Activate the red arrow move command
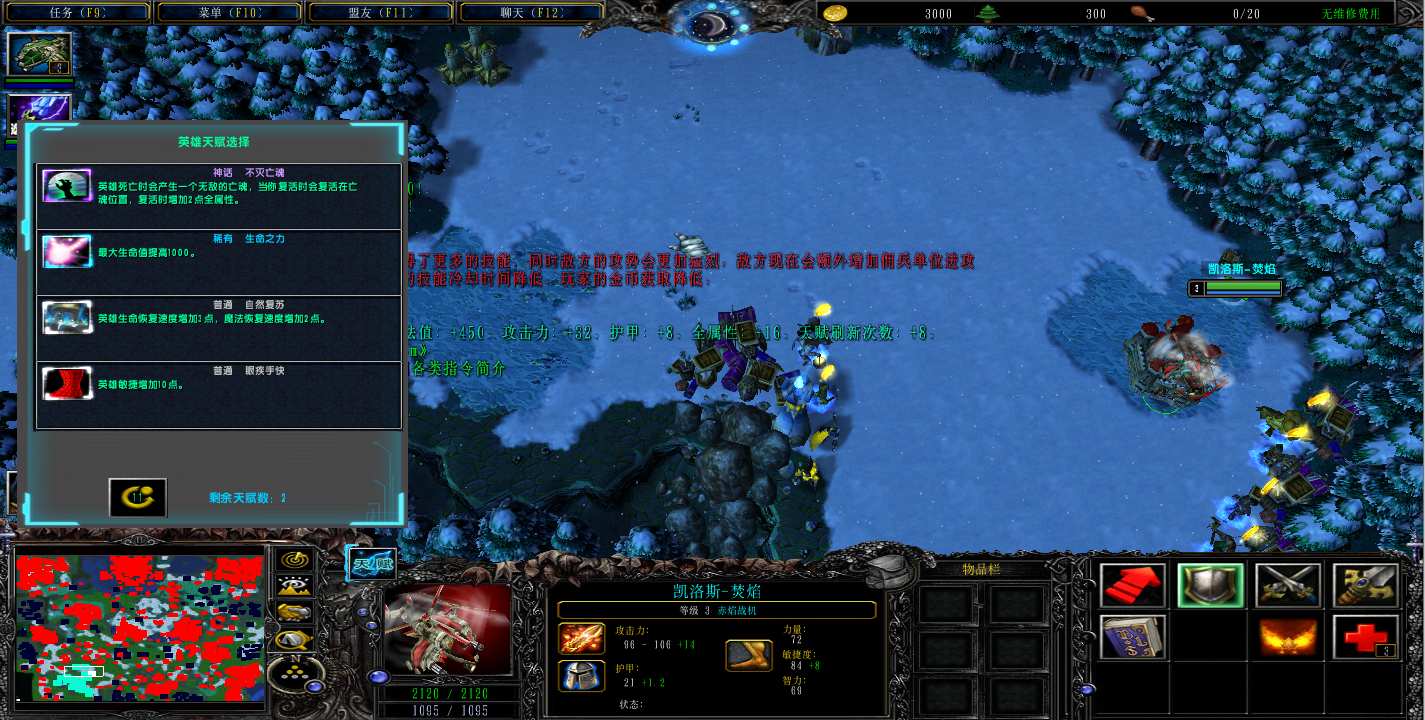Screen dimensions: 1425x720 click(1134, 585)
